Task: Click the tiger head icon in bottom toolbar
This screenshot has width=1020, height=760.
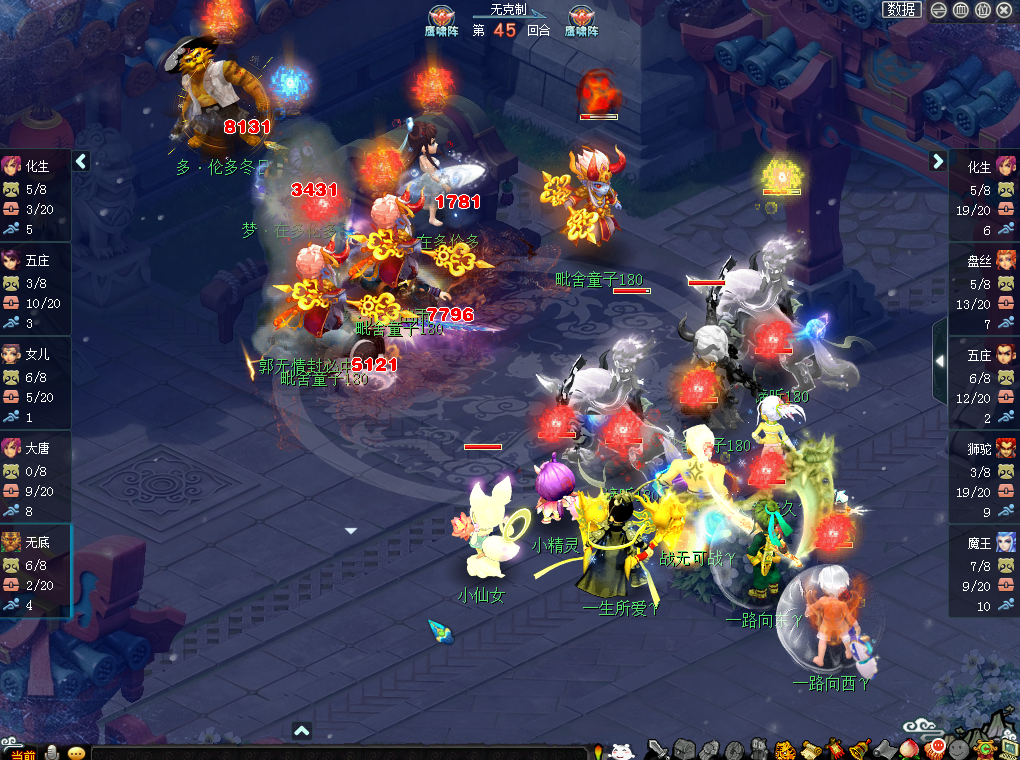Action: (785, 749)
